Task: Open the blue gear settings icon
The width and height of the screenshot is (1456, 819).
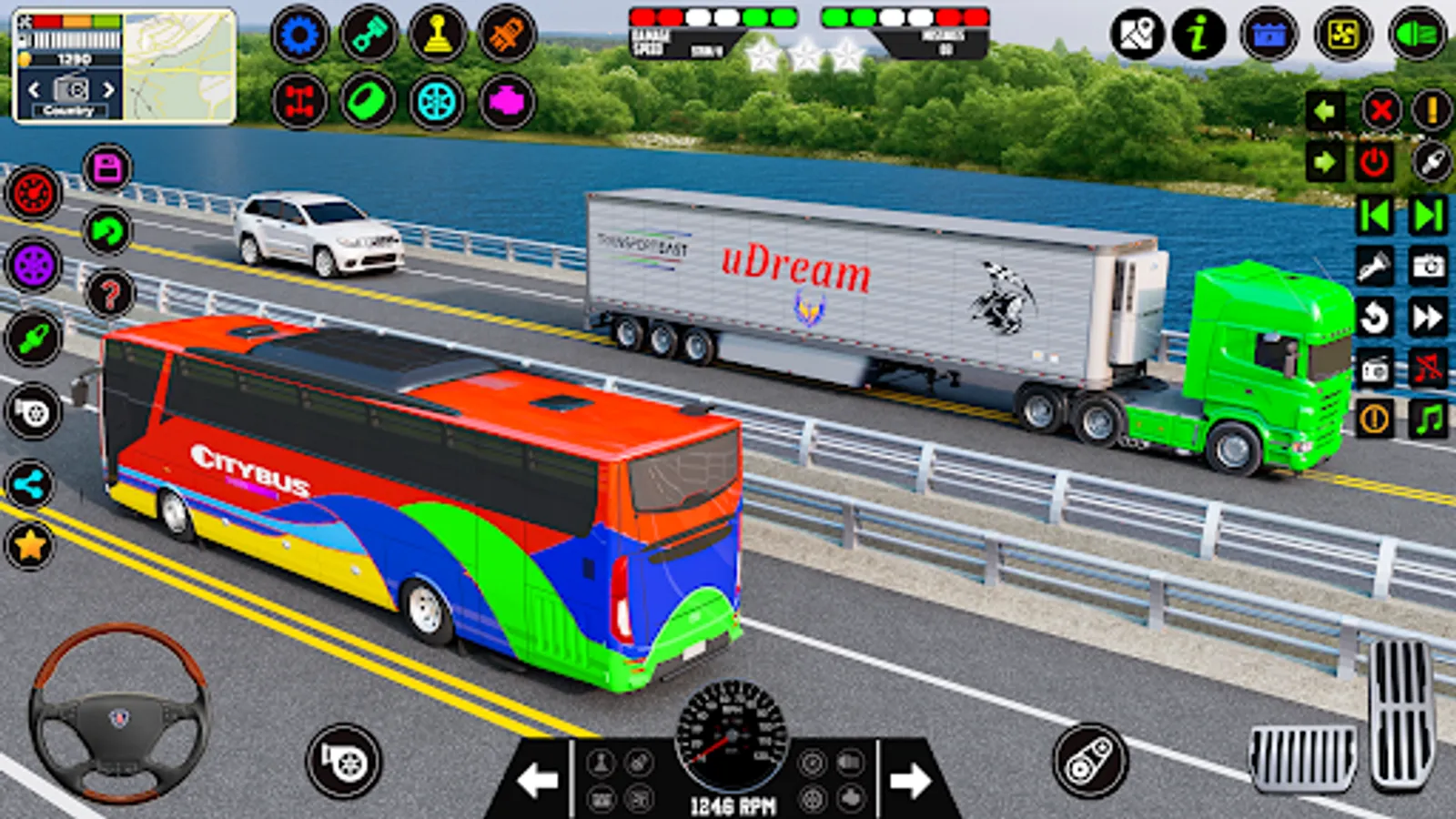Action: [299, 35]
